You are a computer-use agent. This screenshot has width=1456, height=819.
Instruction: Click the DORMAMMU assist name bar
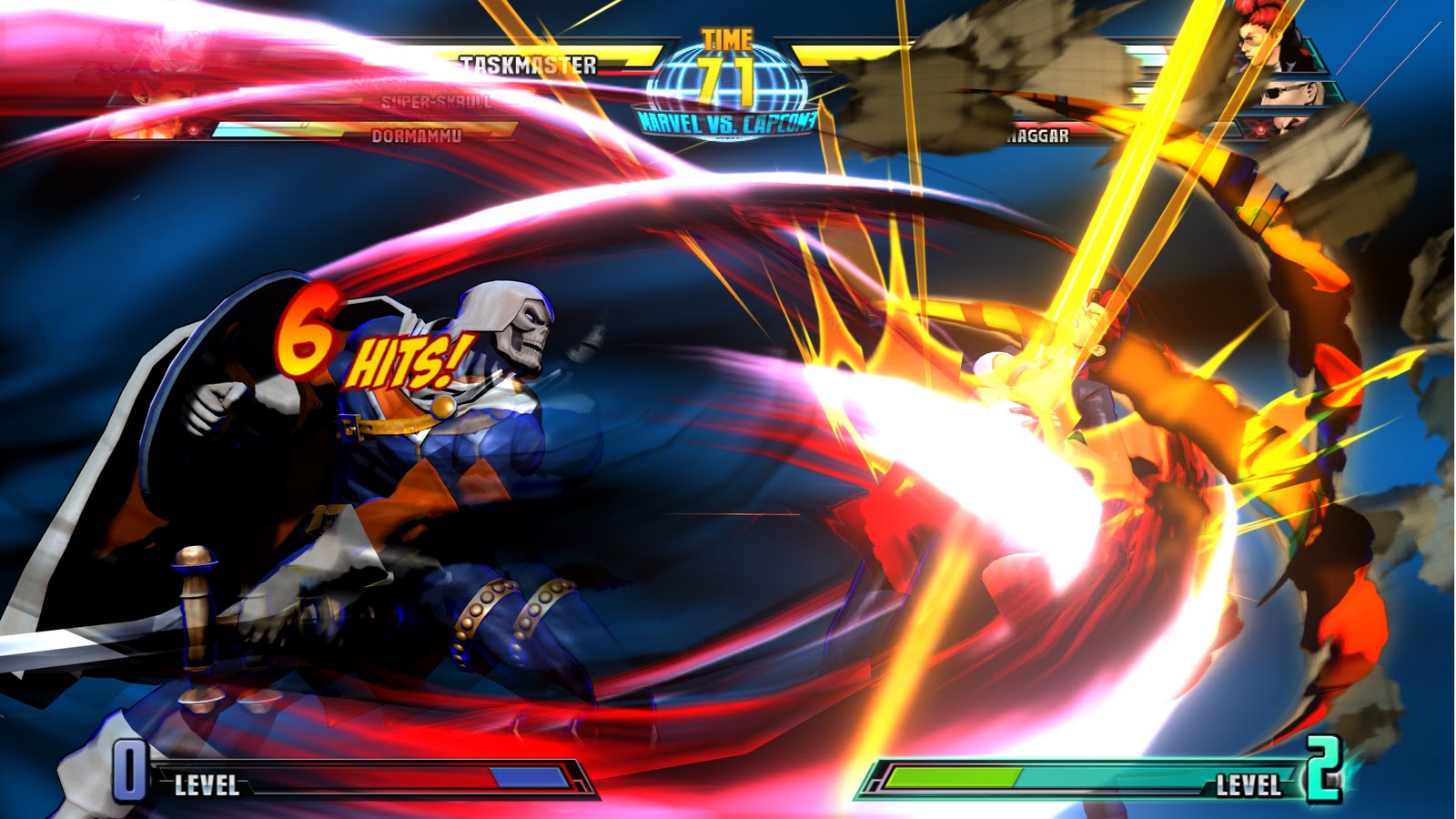pyautogui.click(x=419, y=136)
